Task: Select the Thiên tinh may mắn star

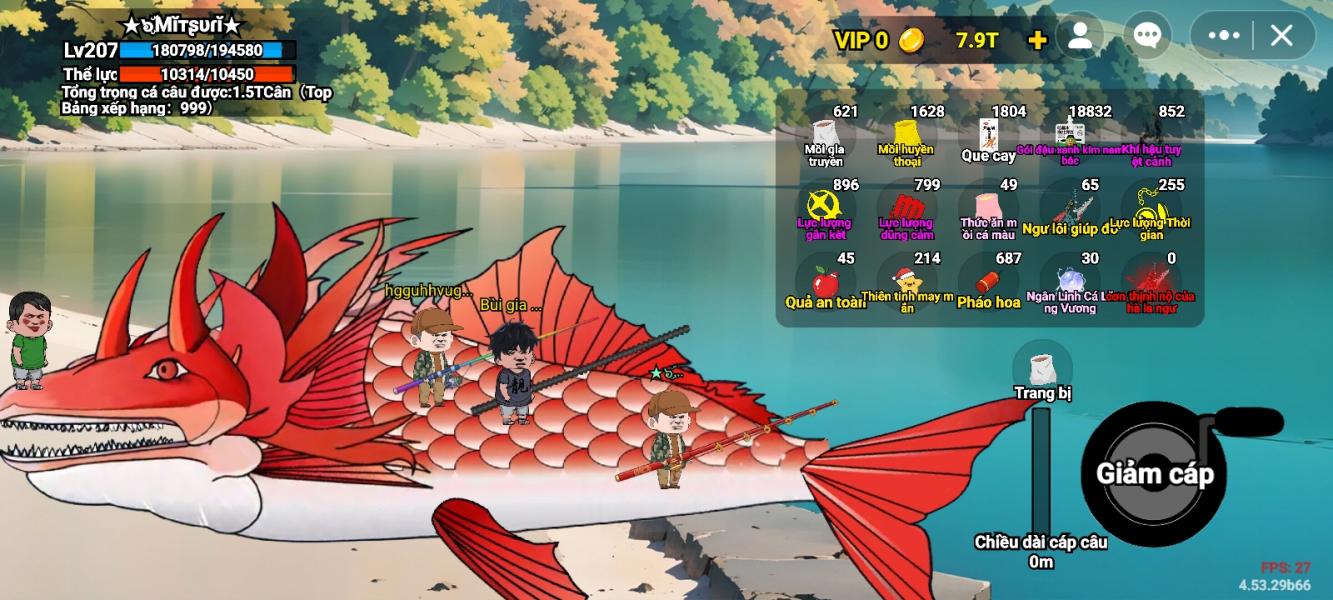Action: 907,284
